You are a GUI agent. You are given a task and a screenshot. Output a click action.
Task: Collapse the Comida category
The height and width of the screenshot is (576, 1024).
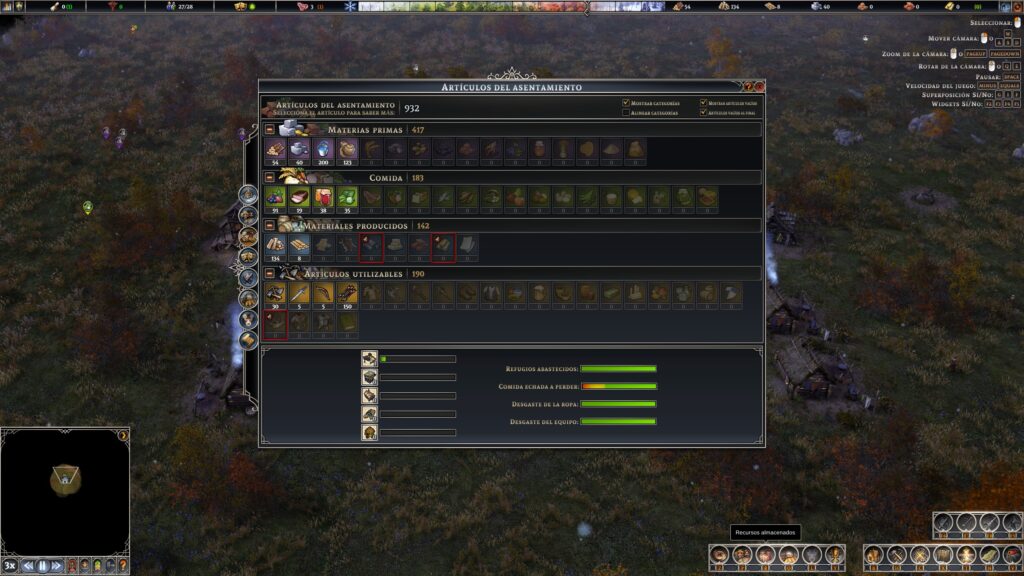[270, 178]
